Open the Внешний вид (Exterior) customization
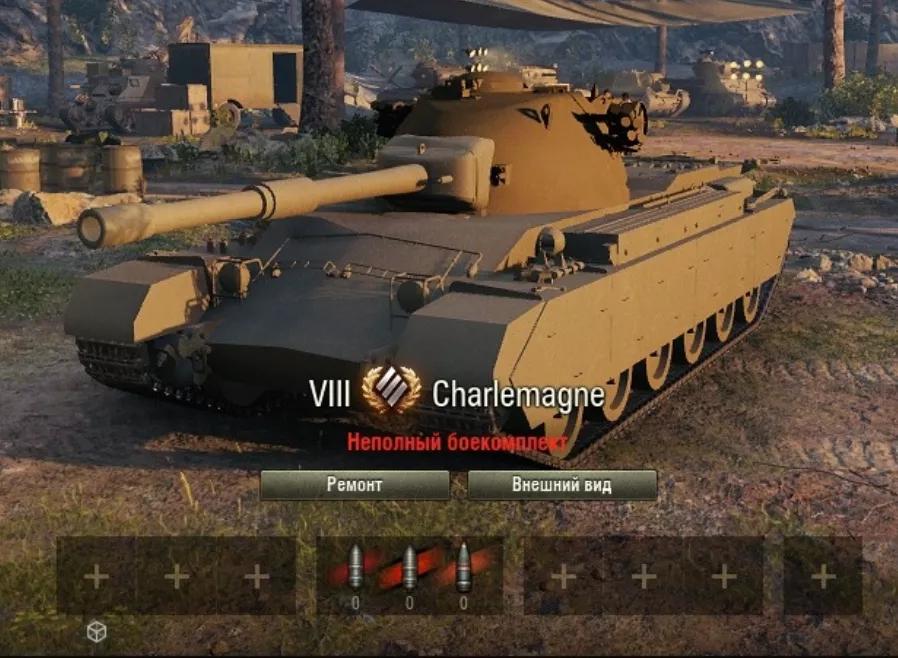The image size is (898, 658). (x=562, y=485)
